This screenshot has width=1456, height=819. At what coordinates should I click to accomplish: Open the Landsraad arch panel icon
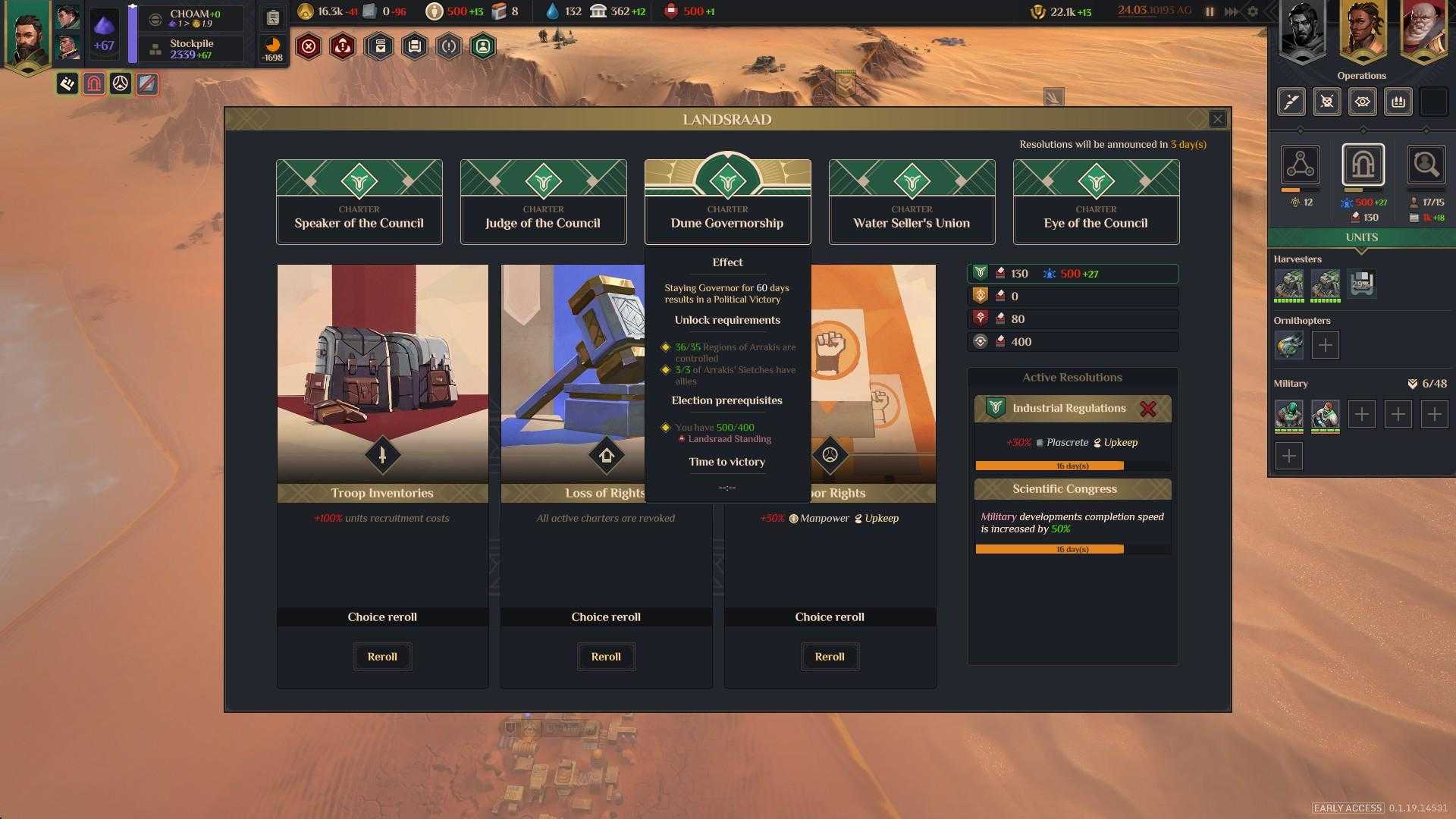coord(1363,165)
